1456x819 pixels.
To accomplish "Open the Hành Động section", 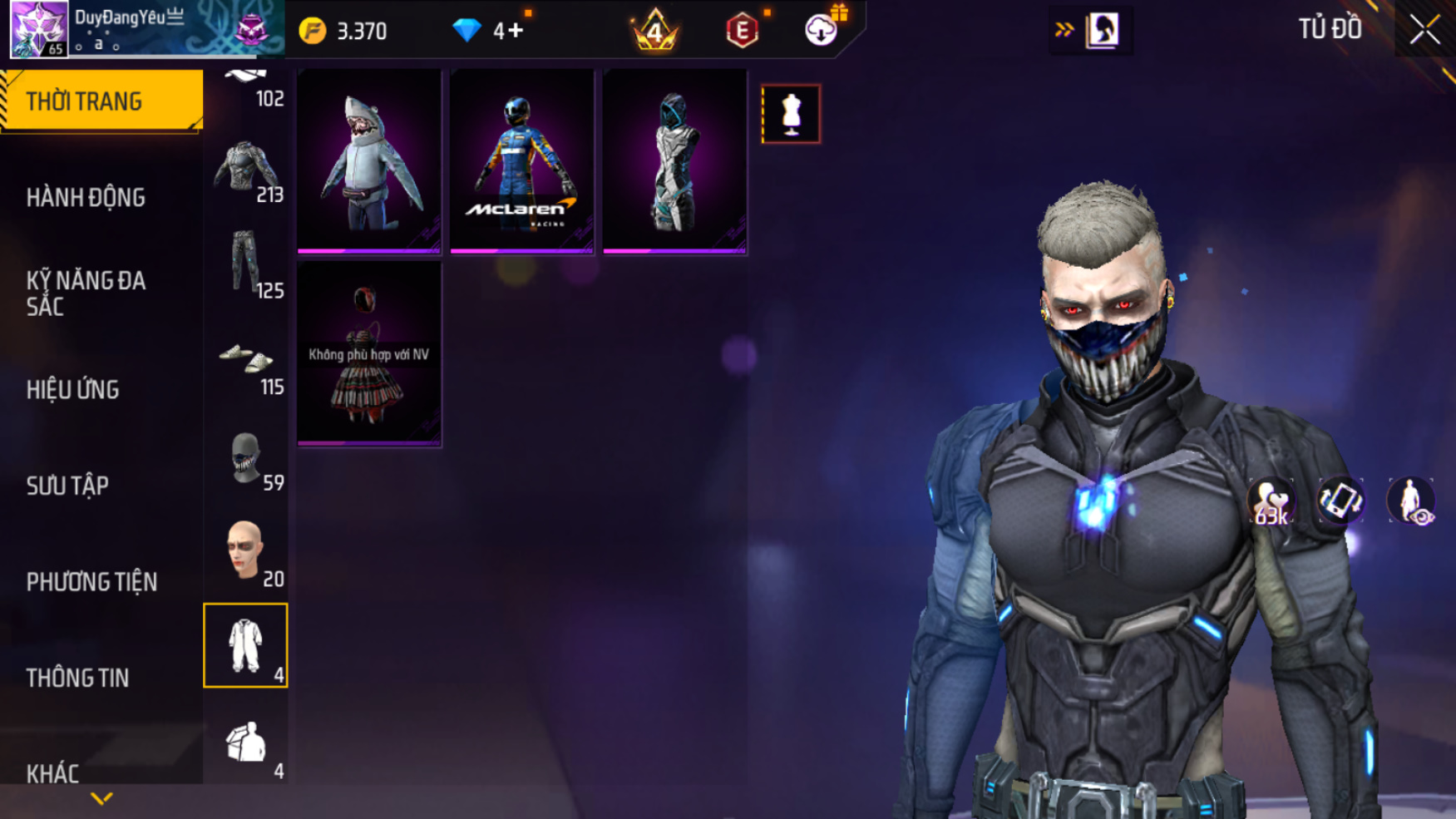I will (x=86, y=198).
